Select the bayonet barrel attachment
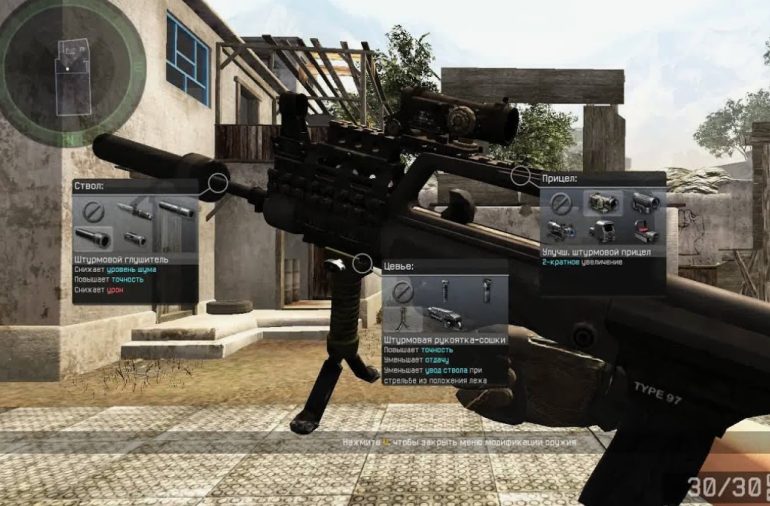The height and width of the screenshot is (506, 770). [x=134, y=211]
